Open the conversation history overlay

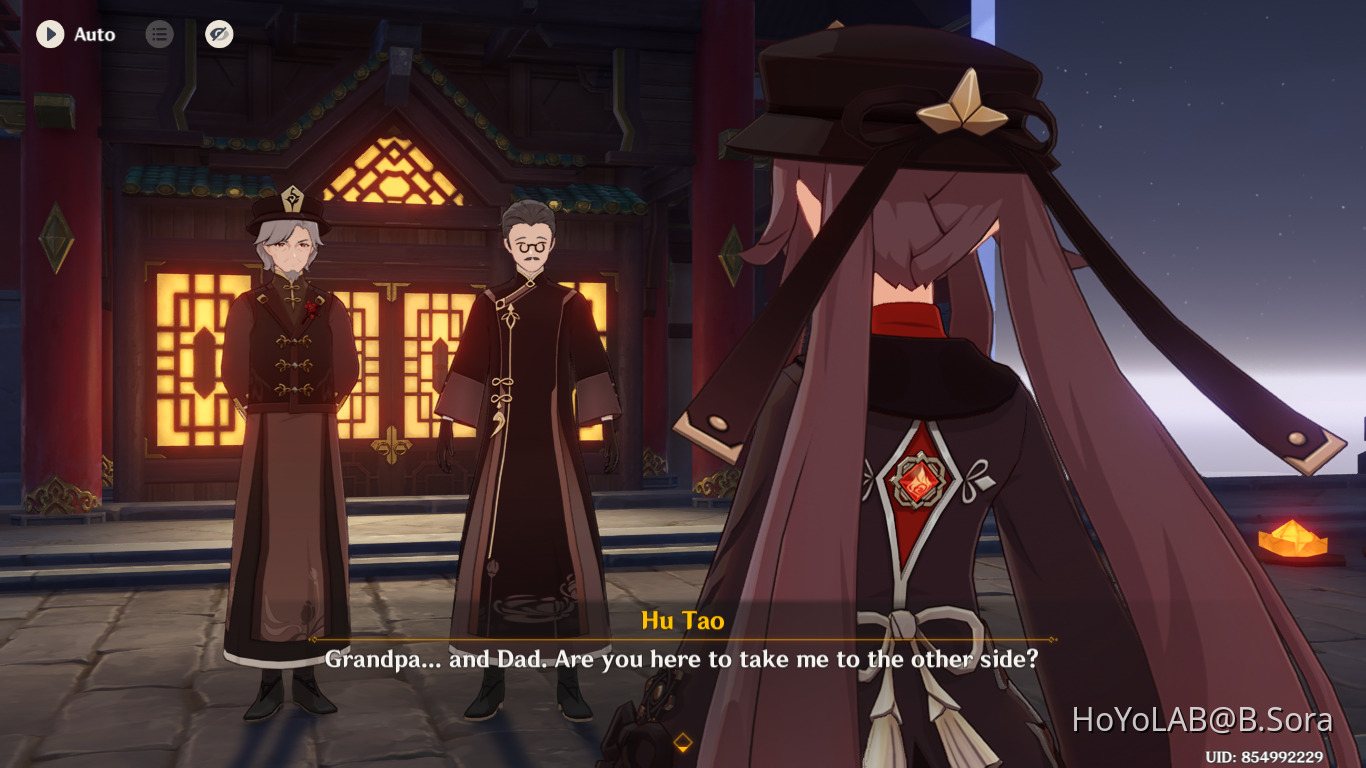pos(159,34)
